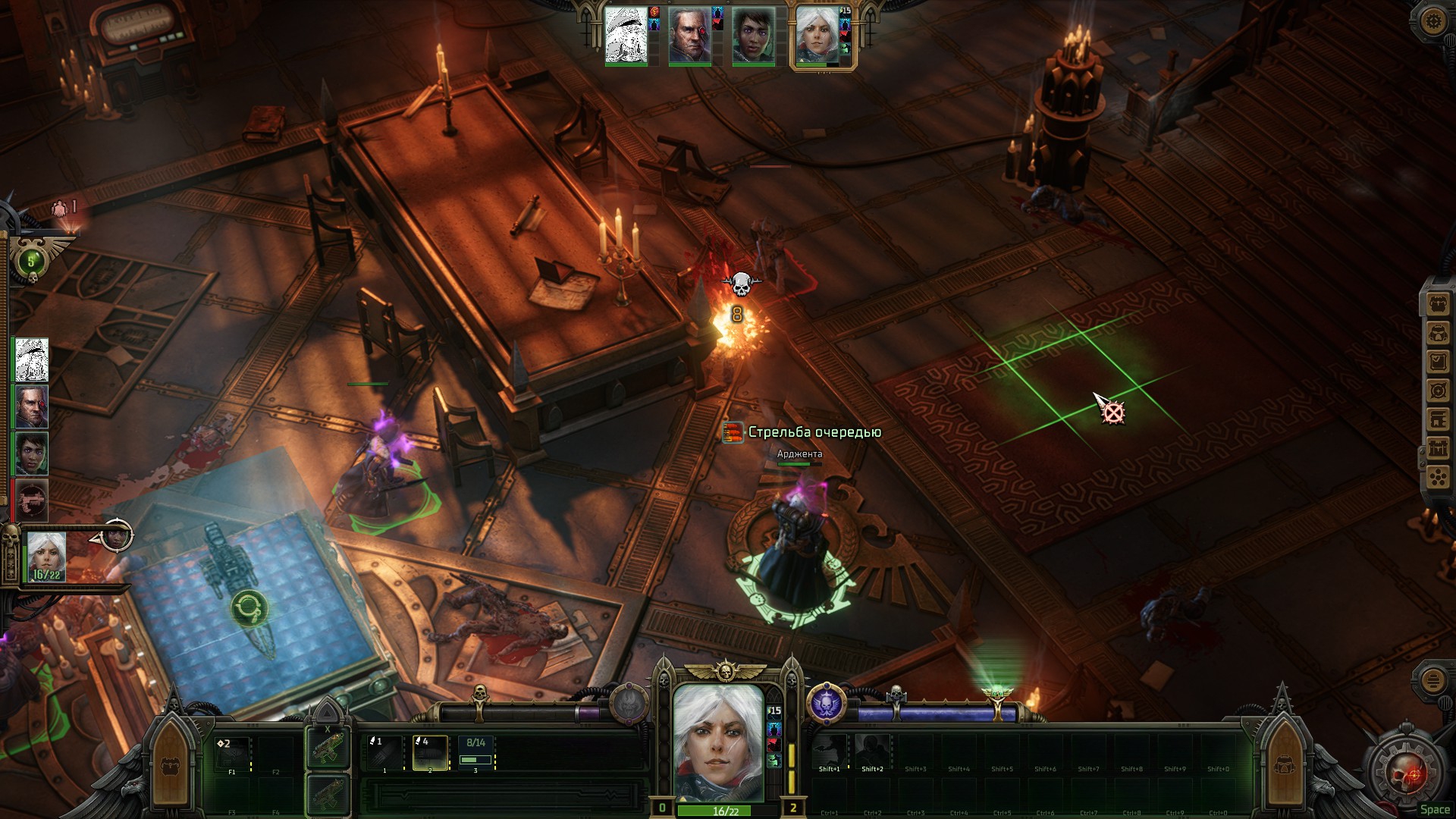Image resolution: width=1456 pixels, height=819 pixels.
Task: Activate the purple winged skull heroic act
Action: click(x=826, y=703)
